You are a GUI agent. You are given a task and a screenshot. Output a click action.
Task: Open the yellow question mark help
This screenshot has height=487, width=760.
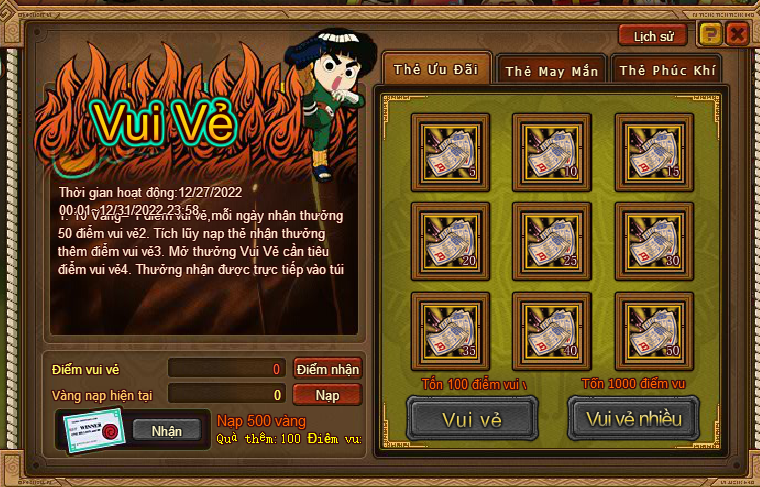pyautogui.click(x=709, y=35)
